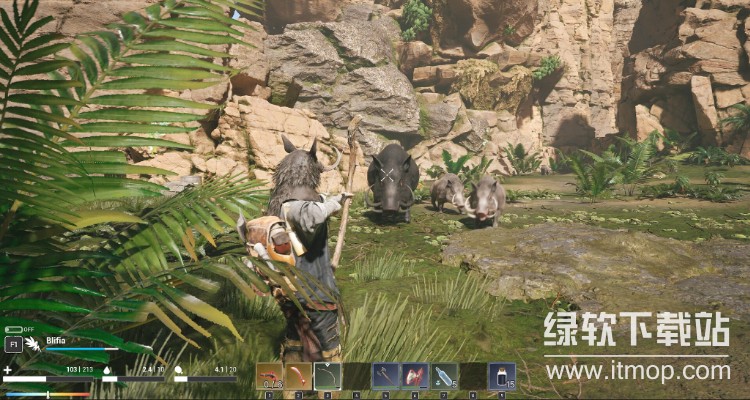Equip the curved red blade slot

click(299, 376)
